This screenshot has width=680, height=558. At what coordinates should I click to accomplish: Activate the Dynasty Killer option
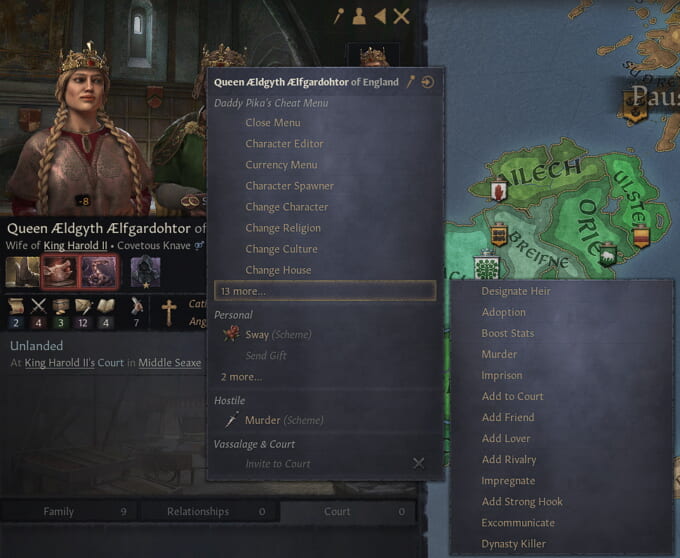[x=514, y=544]
